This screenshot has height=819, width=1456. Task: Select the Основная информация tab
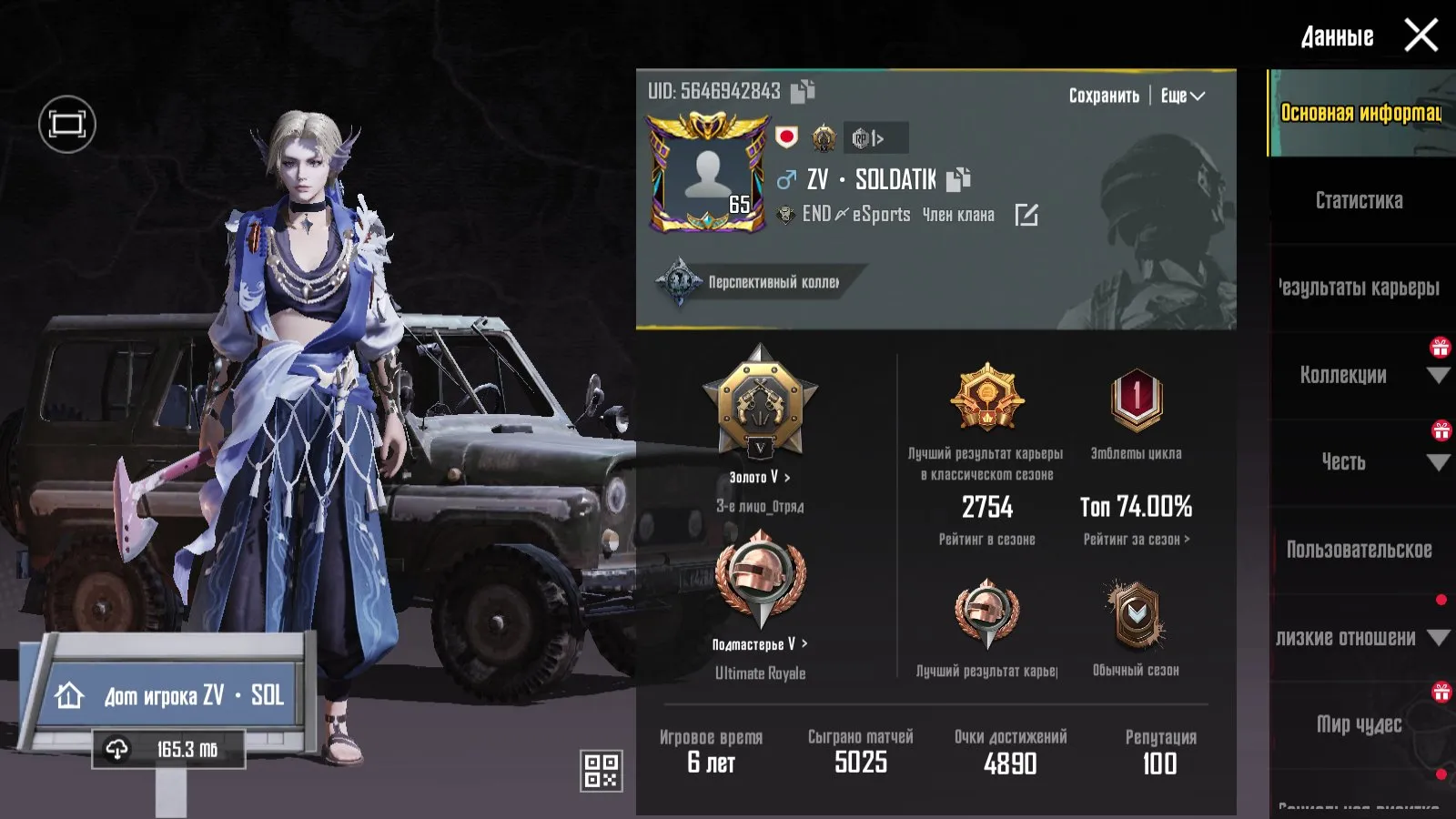click(1360, 113)
